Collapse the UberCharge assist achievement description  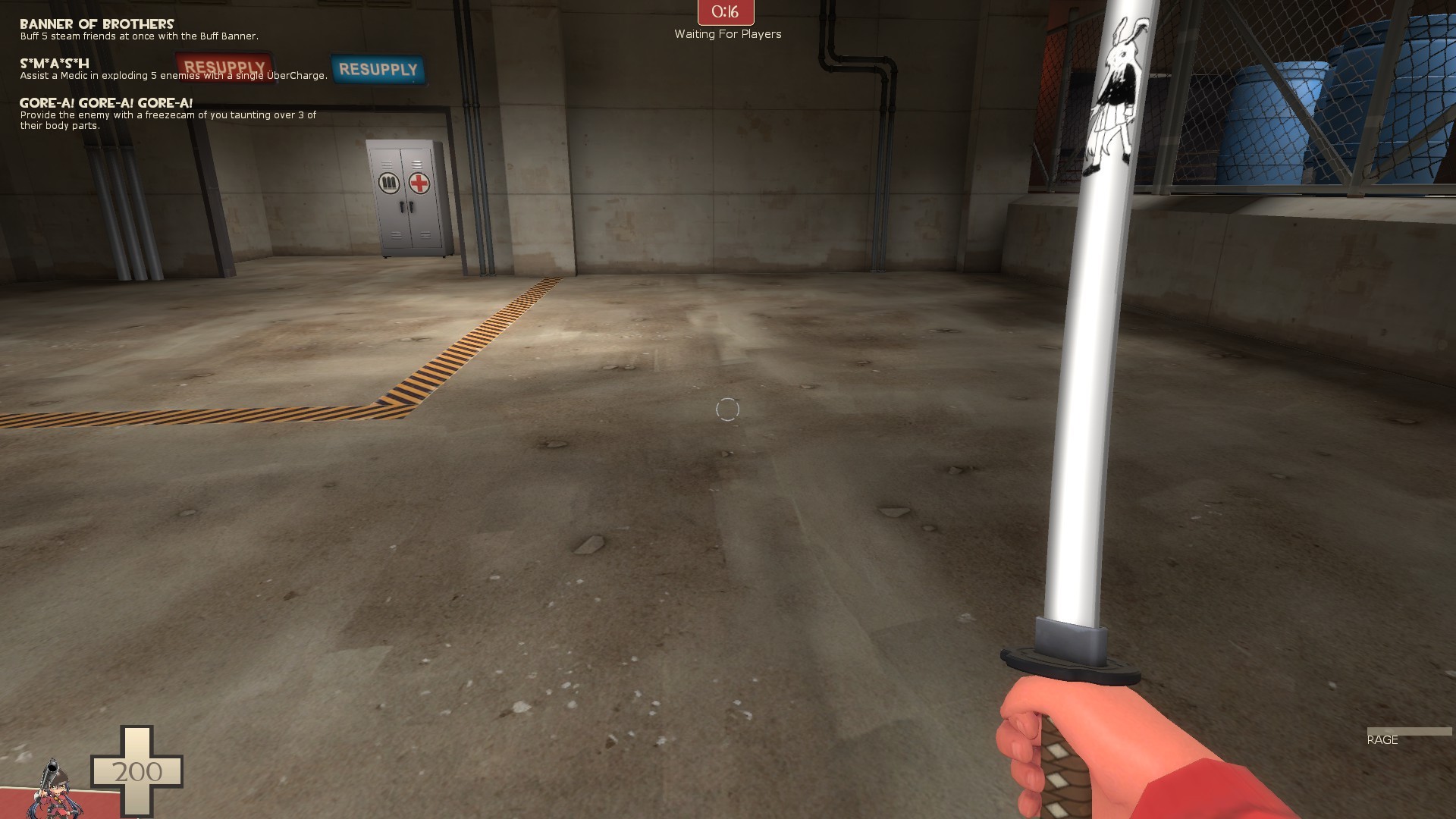tap(173, 75)
